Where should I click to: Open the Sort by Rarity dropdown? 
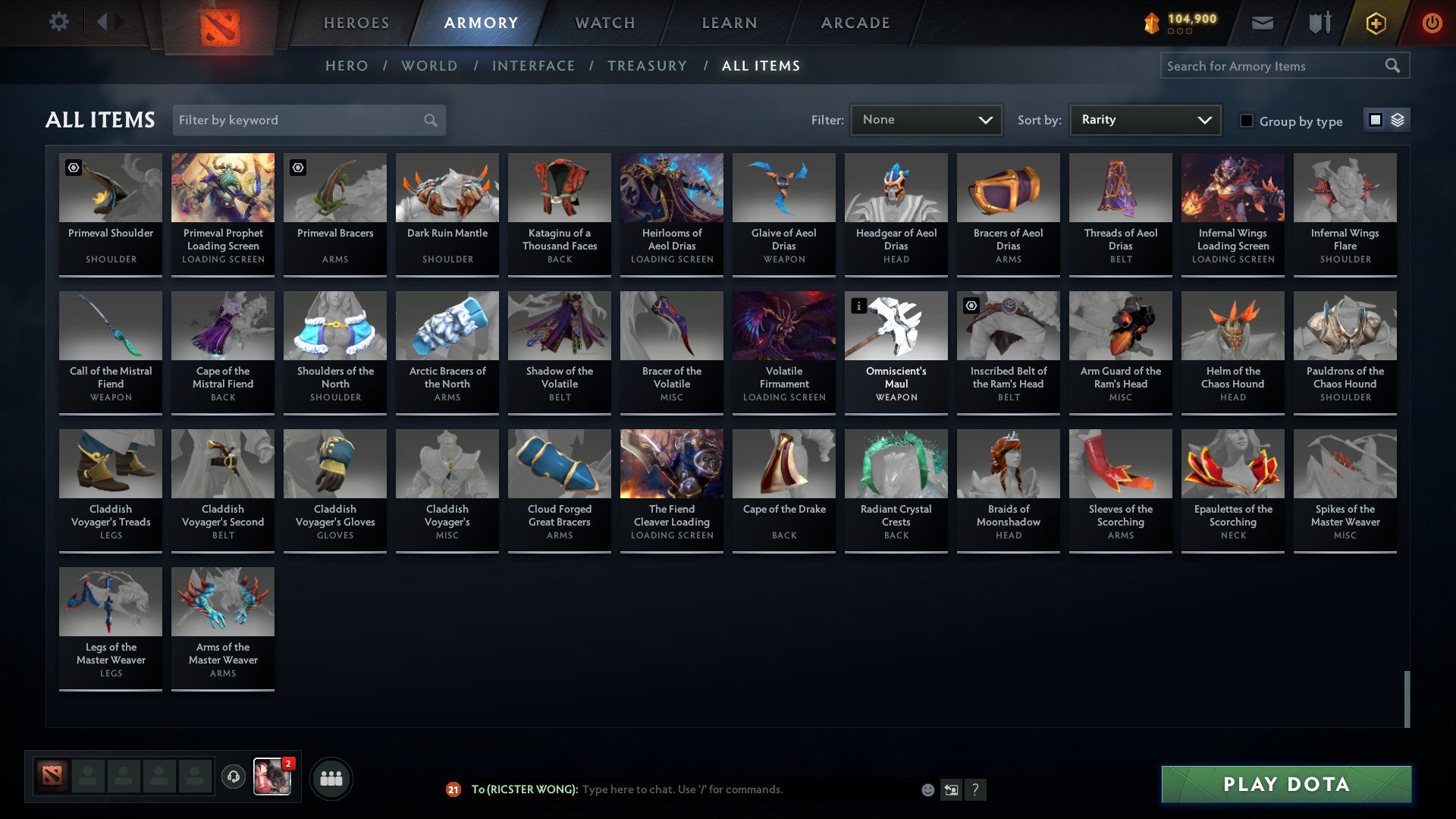1144,119
